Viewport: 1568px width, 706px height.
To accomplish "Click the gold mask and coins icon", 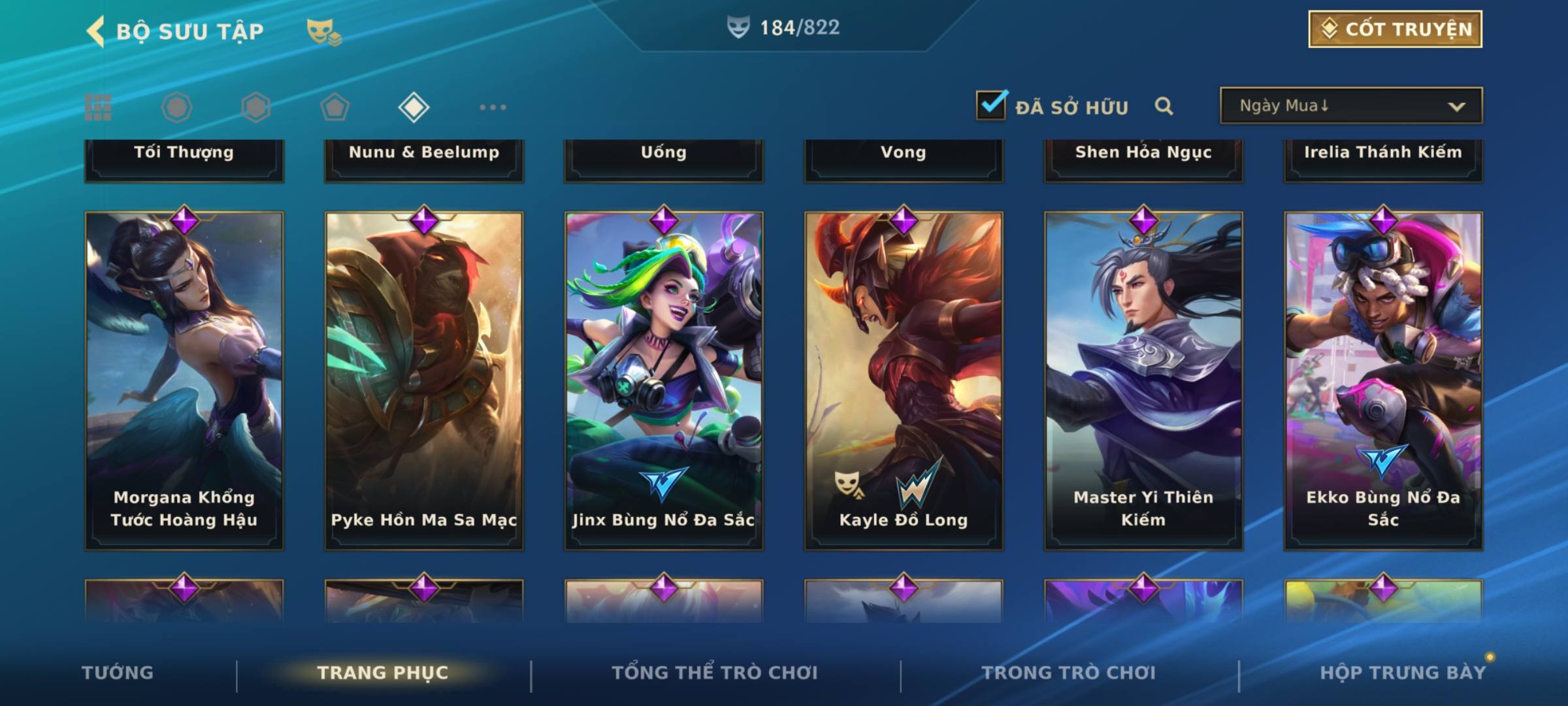I will click(x=323, y=31).
